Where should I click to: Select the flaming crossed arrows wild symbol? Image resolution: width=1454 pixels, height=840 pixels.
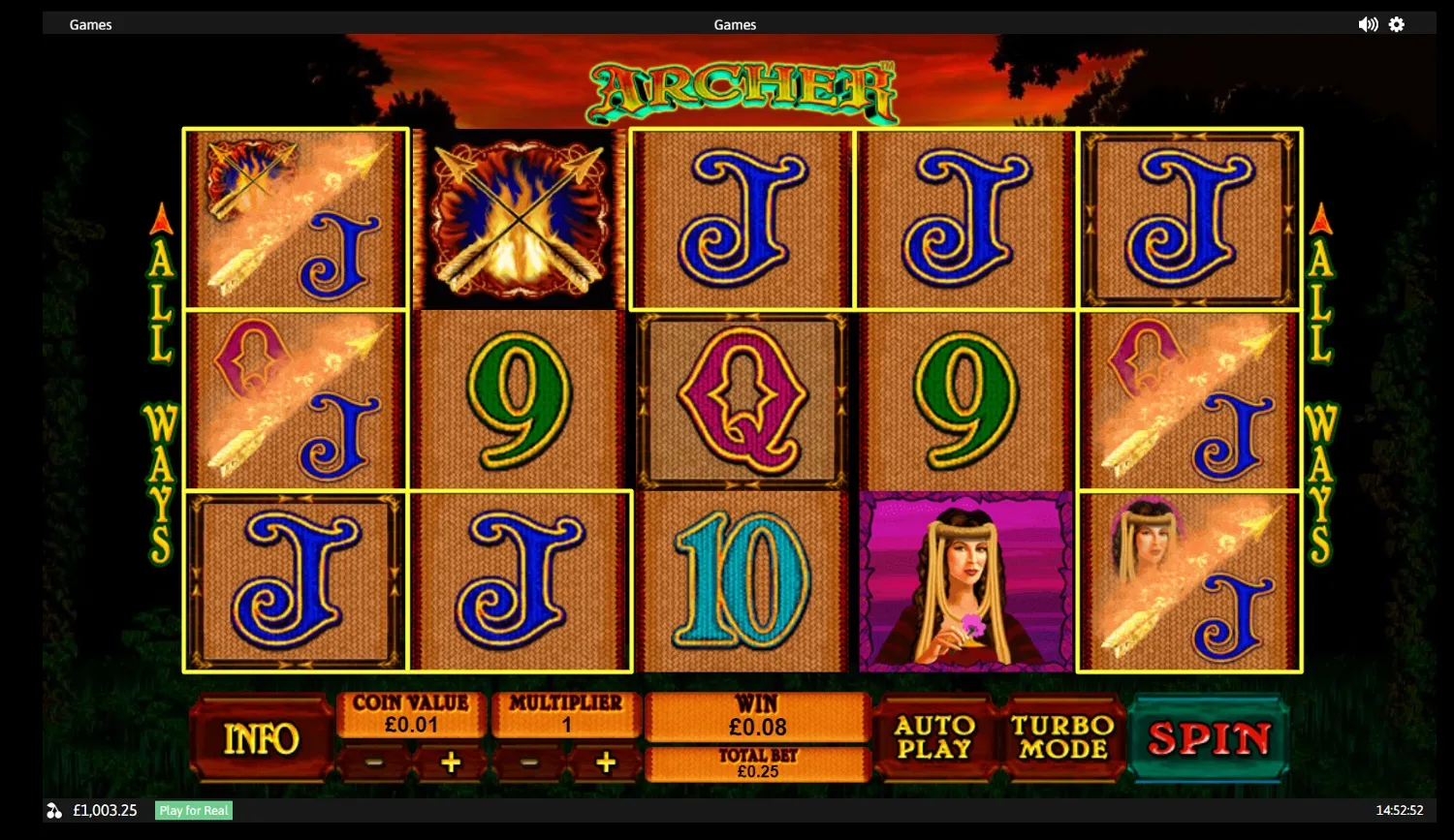[520, 218]
